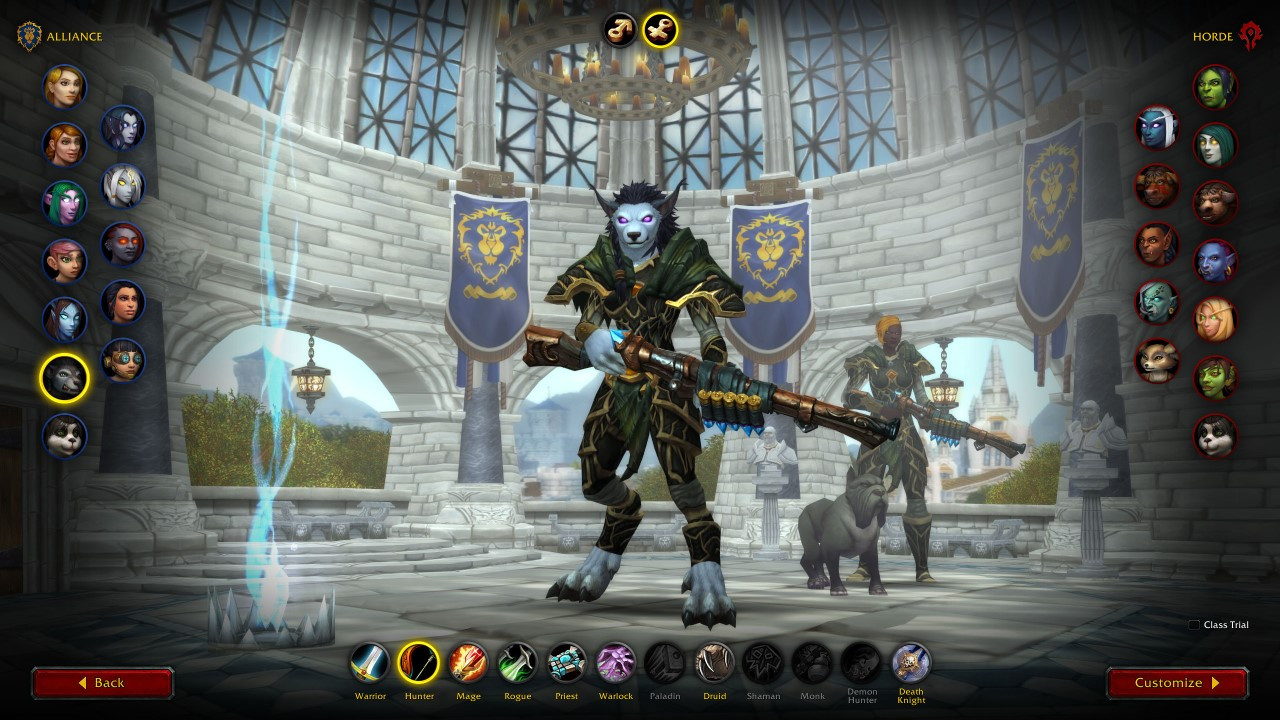
Task: Pick the Vulpera fox race portrait
Action: pyautogui.click(x=1157, y=360)
